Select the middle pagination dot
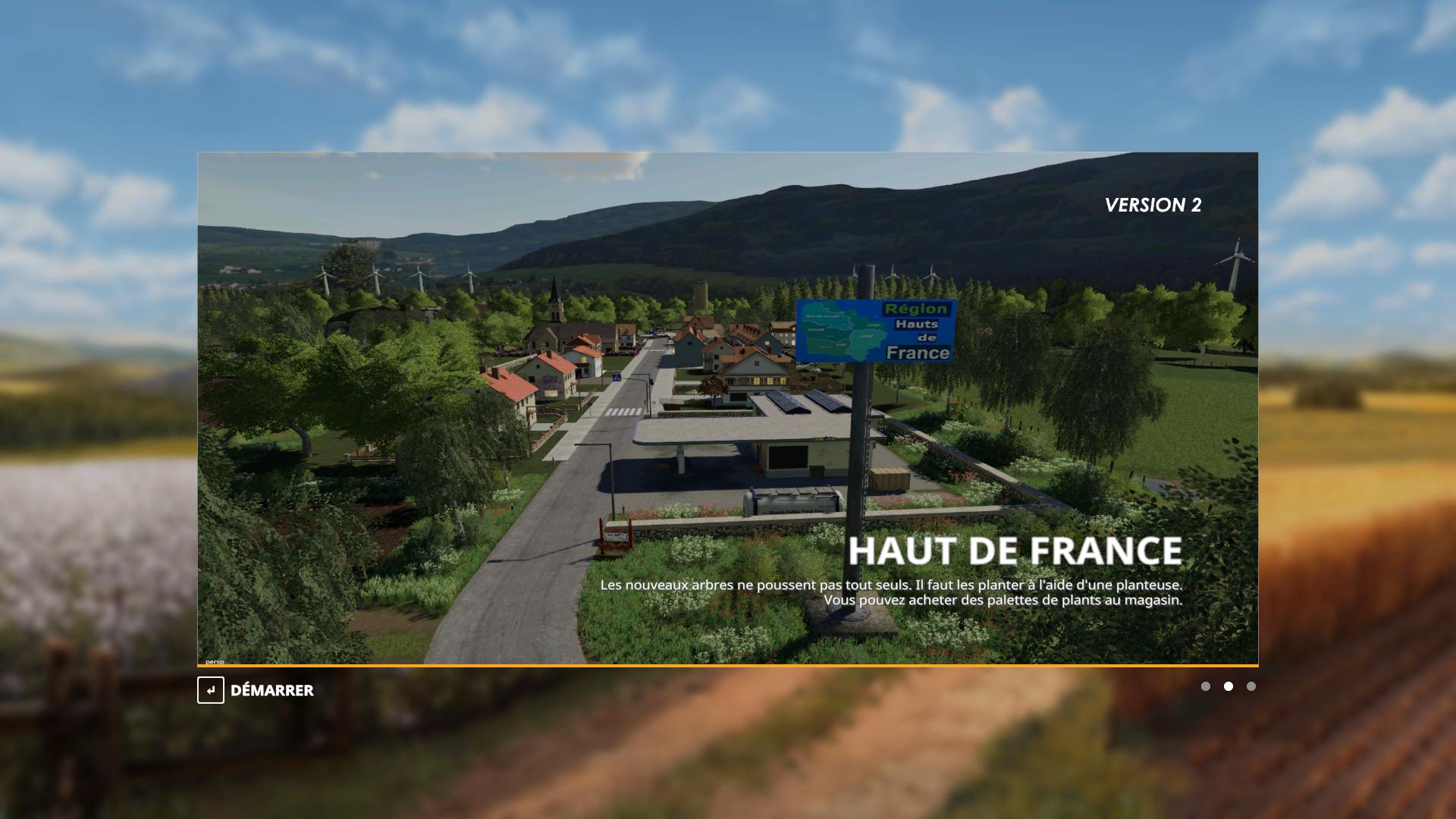1456x819 pixels. (1228, 686)
